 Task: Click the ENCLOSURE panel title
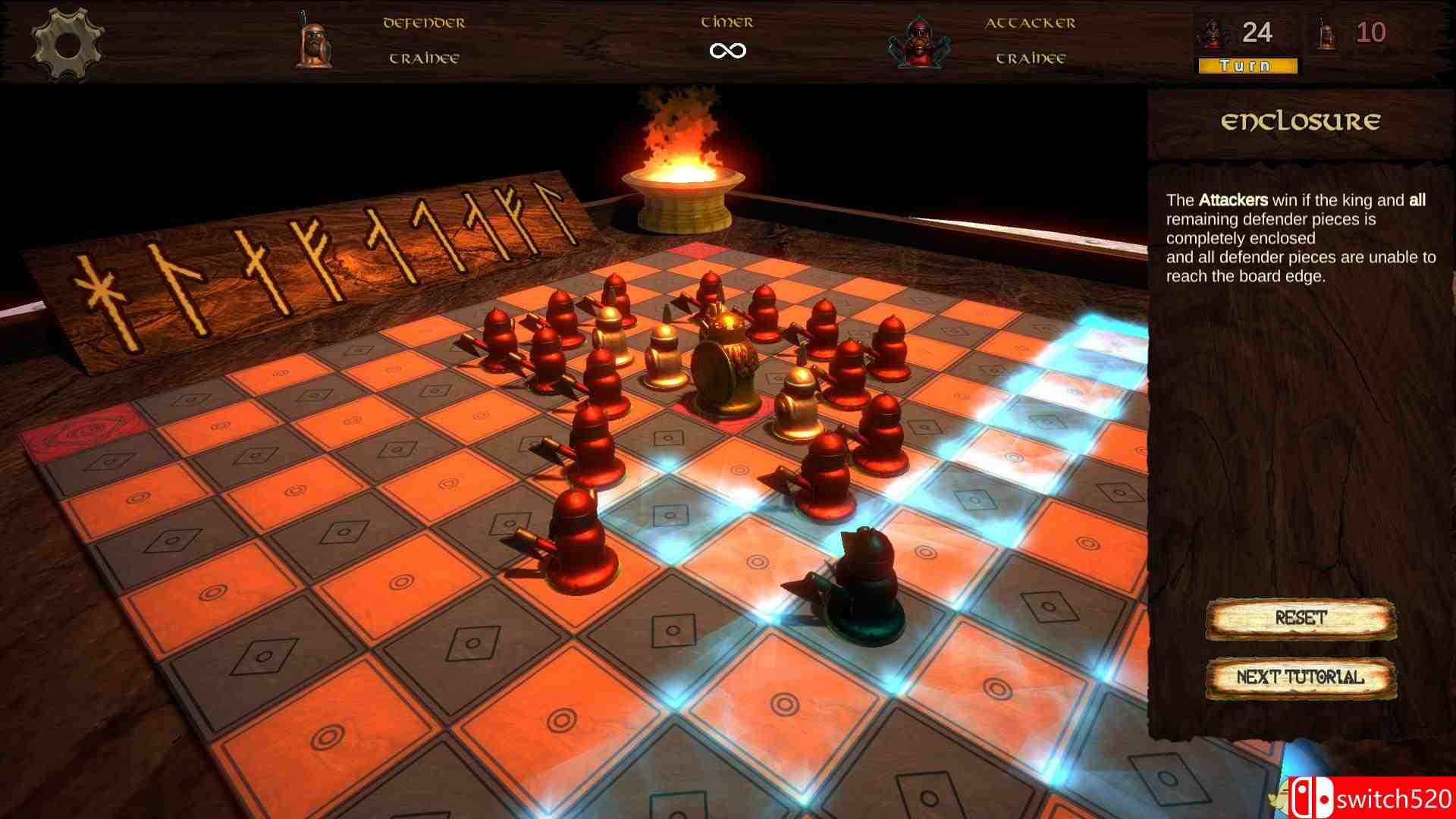click(x=1301, y=120)
